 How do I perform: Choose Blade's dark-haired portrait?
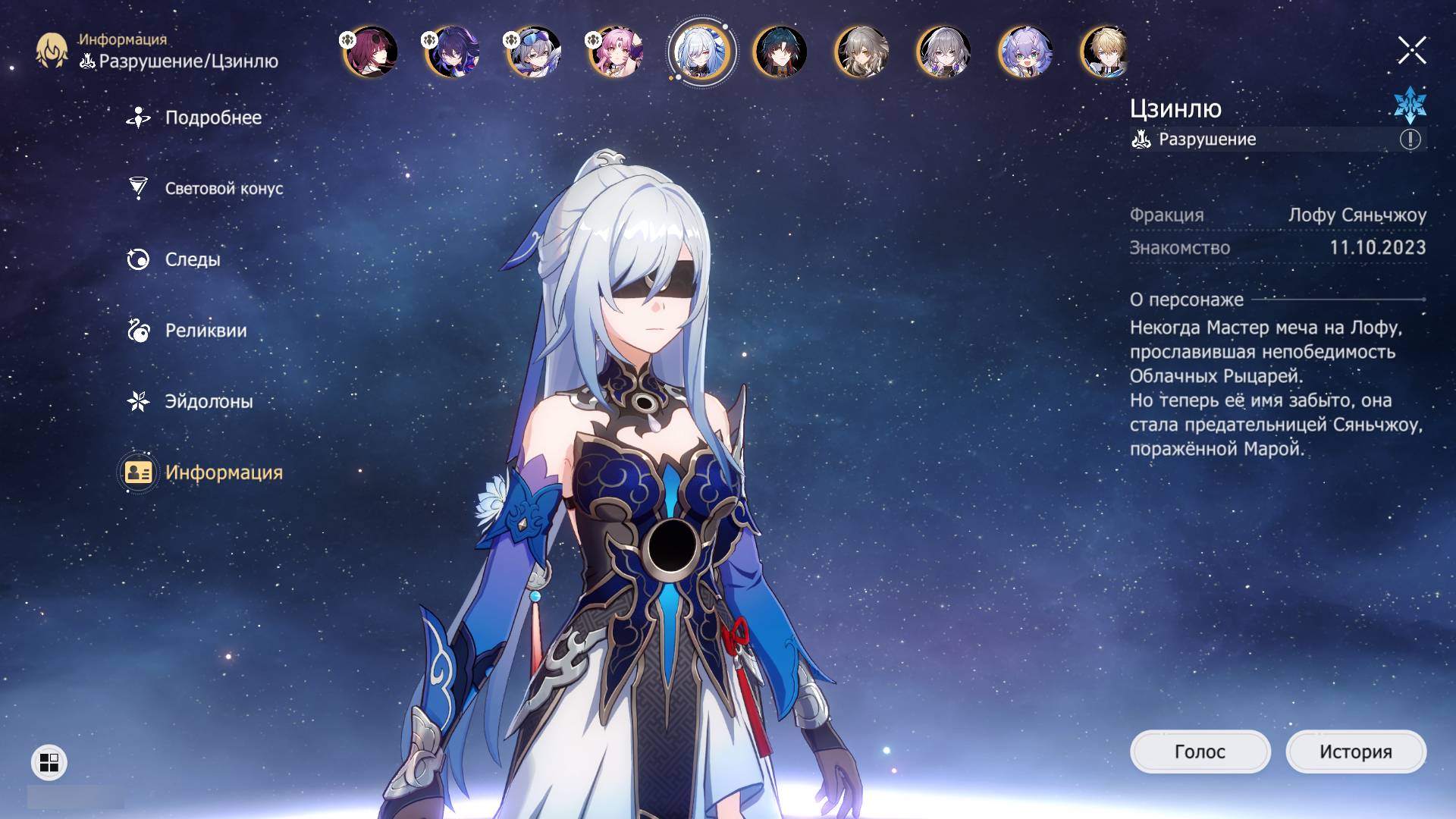point(780,52)
